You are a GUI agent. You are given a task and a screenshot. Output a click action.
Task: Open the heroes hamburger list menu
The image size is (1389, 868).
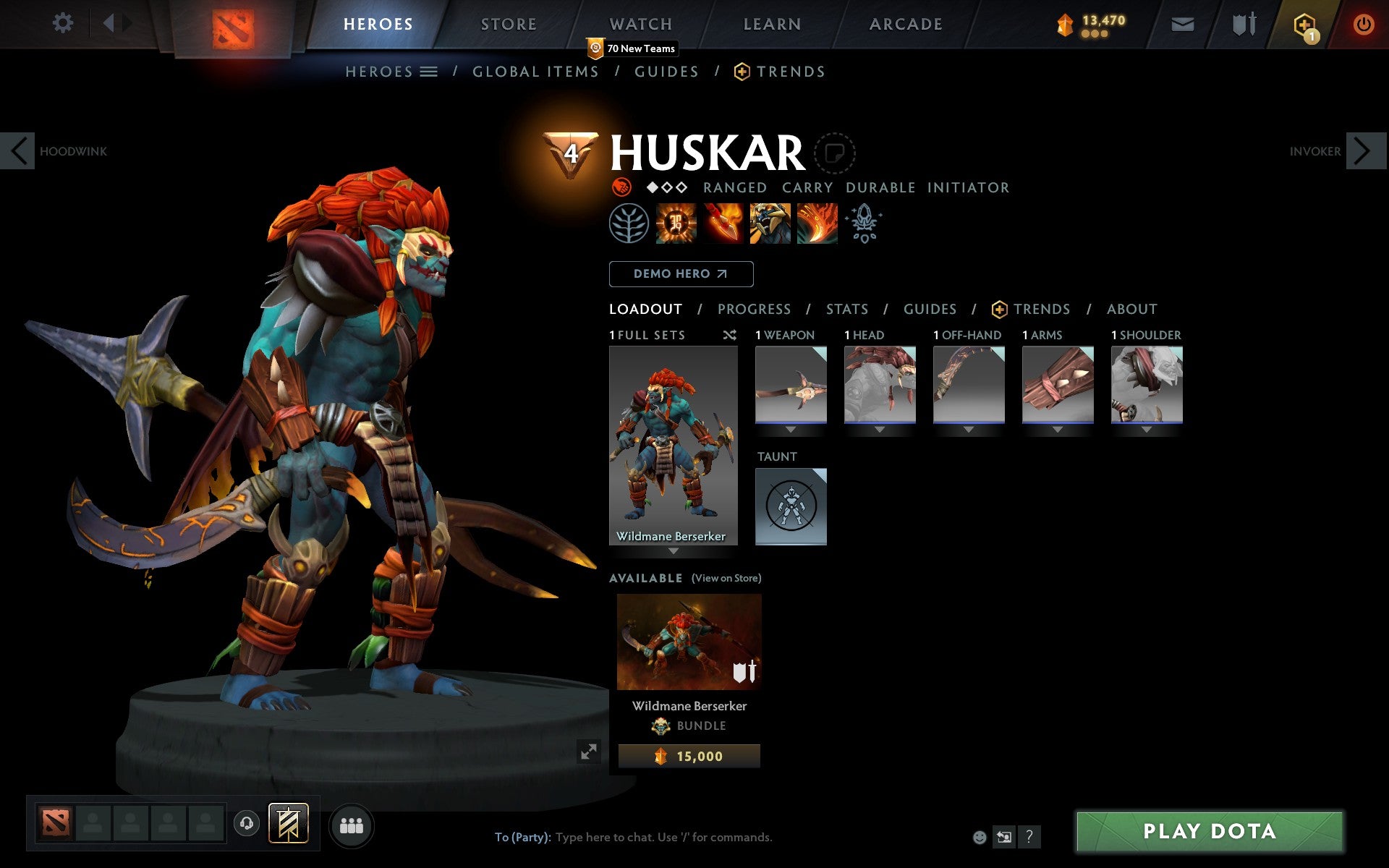[x=428, y=72]
